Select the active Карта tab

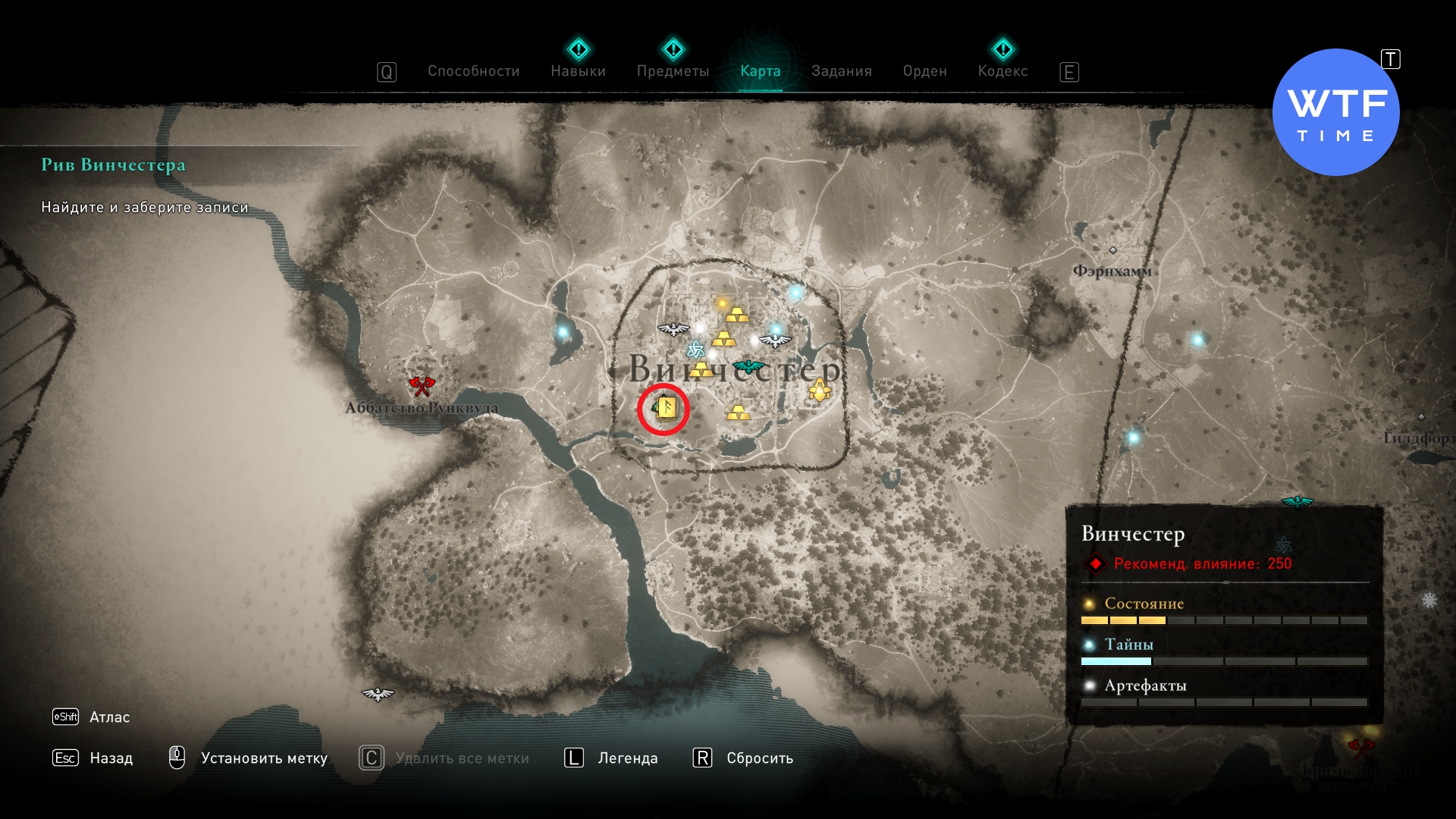click(x=760, y=71)
